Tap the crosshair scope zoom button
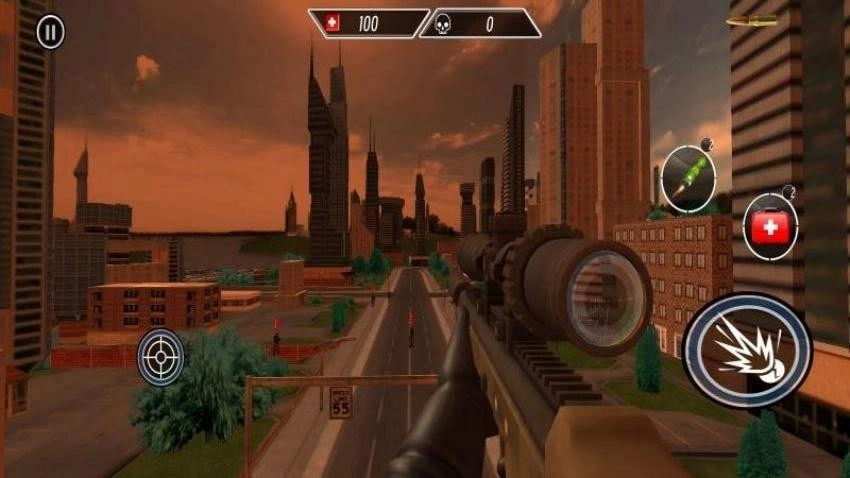The height and width of the screenshot is (478, 850). coord(160,356)
